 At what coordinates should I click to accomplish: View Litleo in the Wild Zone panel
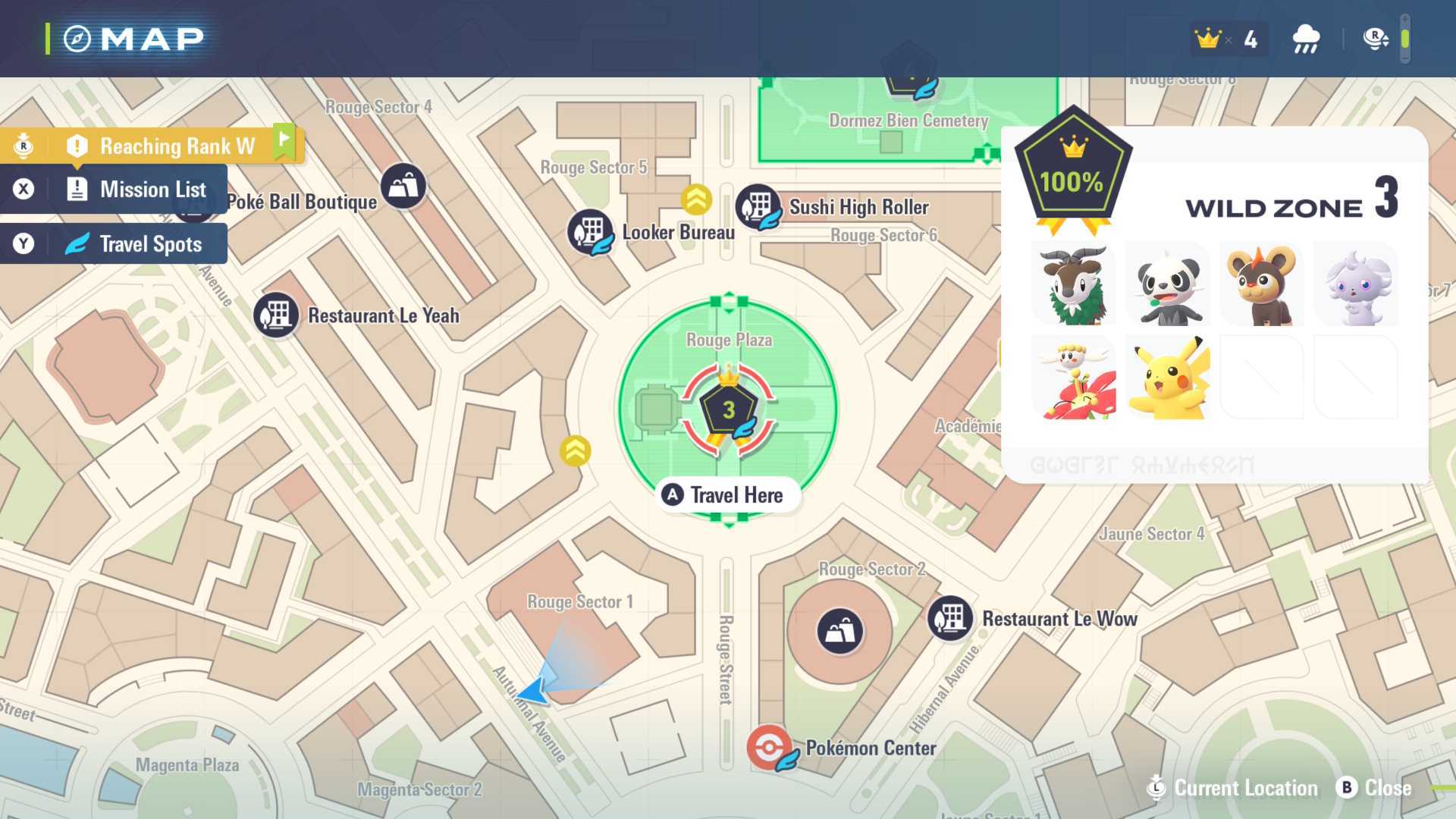(1261, 285)
